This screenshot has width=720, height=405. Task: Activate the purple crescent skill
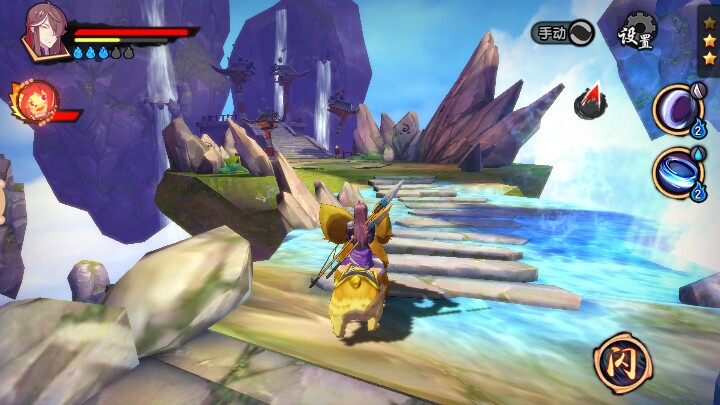pos(679,108)
